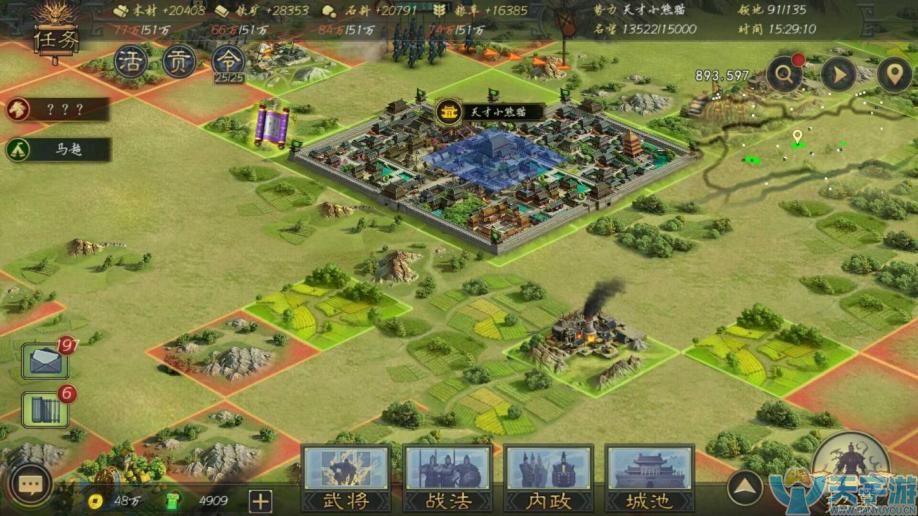Click the magnifying glass search button
This screenshot has height=516, width=918.
point(785,74)
